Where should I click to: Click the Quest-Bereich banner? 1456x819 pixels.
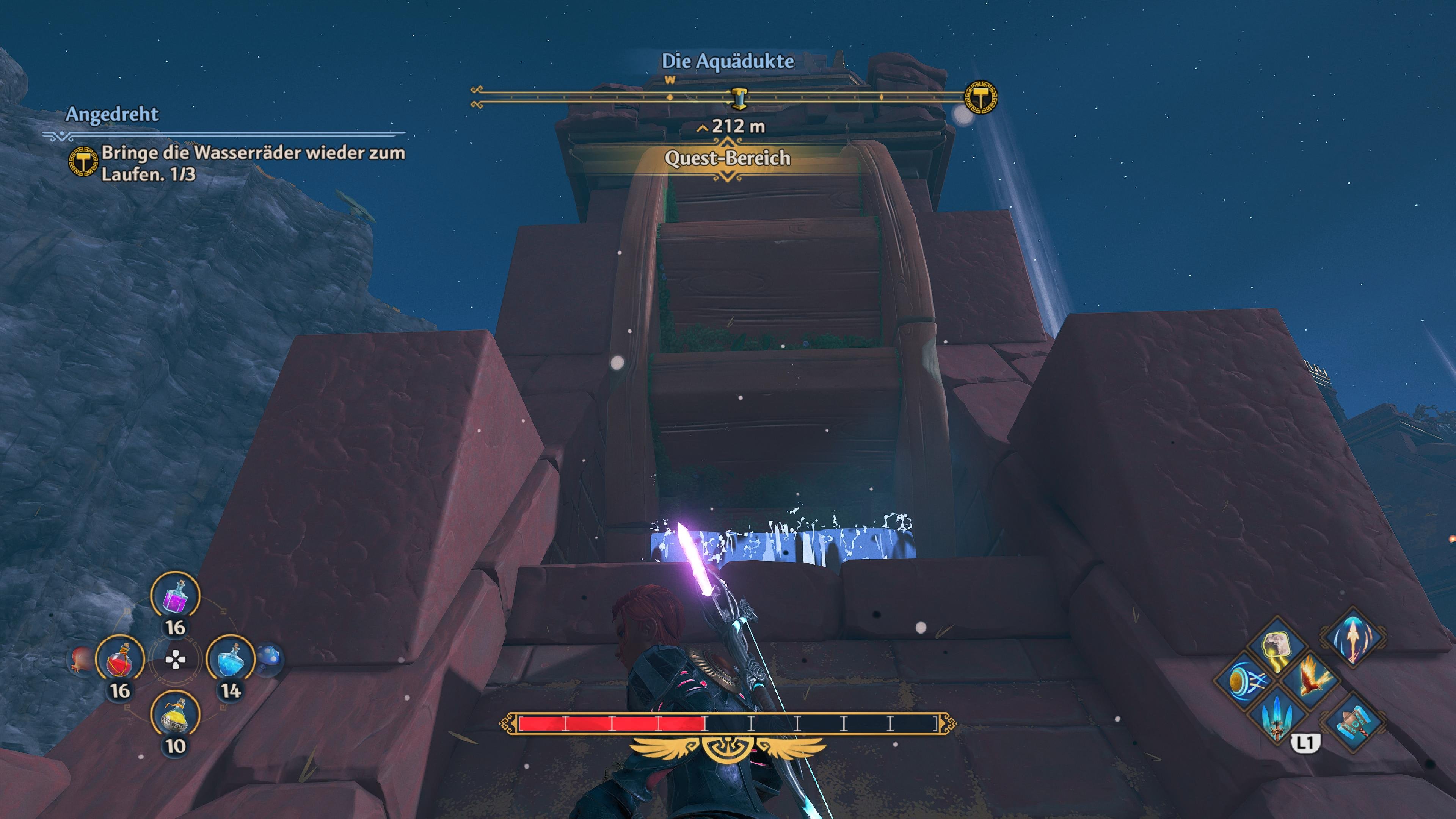(x=728, y=159)
